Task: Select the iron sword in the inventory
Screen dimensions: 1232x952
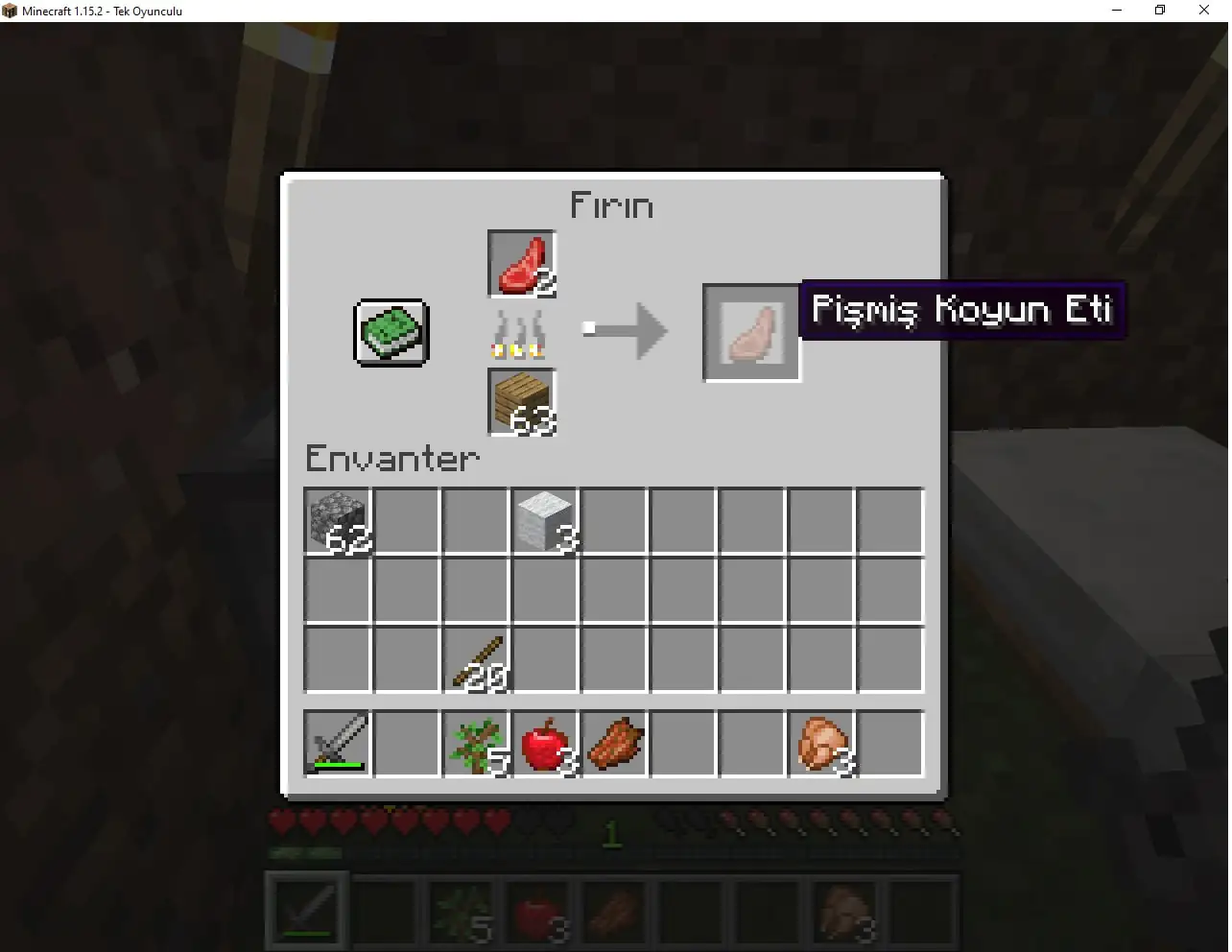Action: click(337, 744)
